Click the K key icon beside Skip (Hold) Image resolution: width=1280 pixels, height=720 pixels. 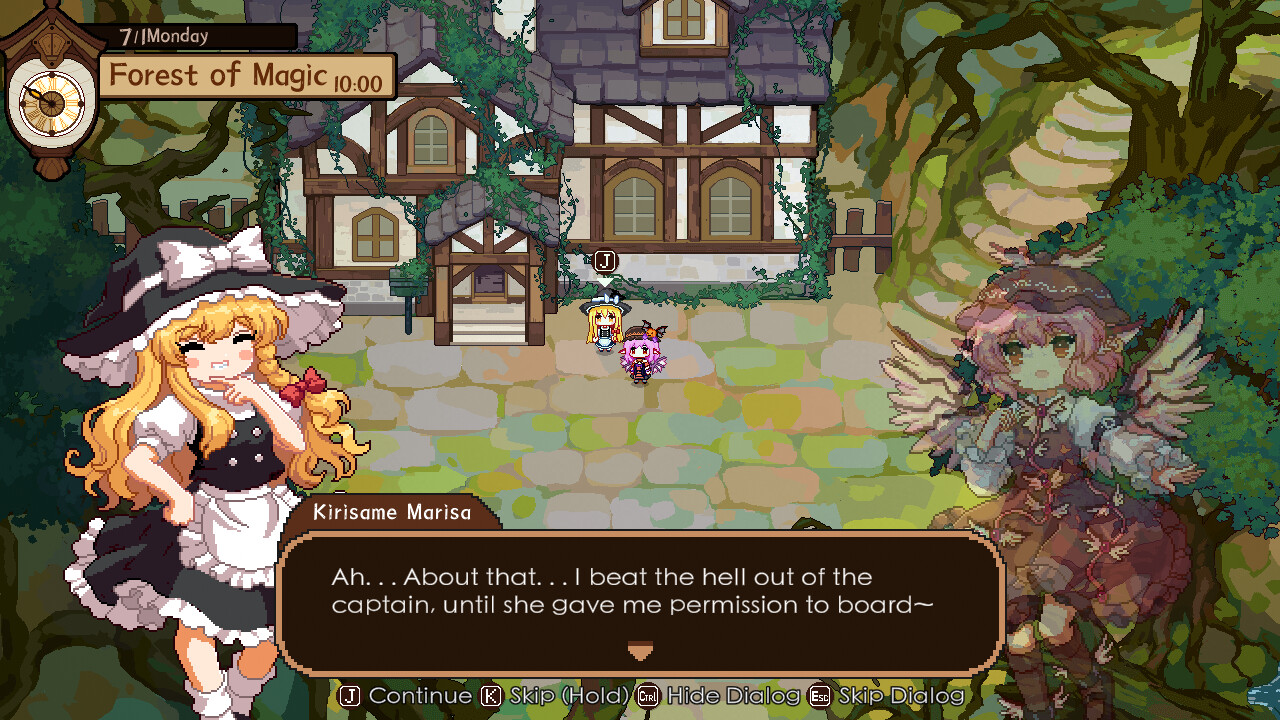[x=489, y=695]
